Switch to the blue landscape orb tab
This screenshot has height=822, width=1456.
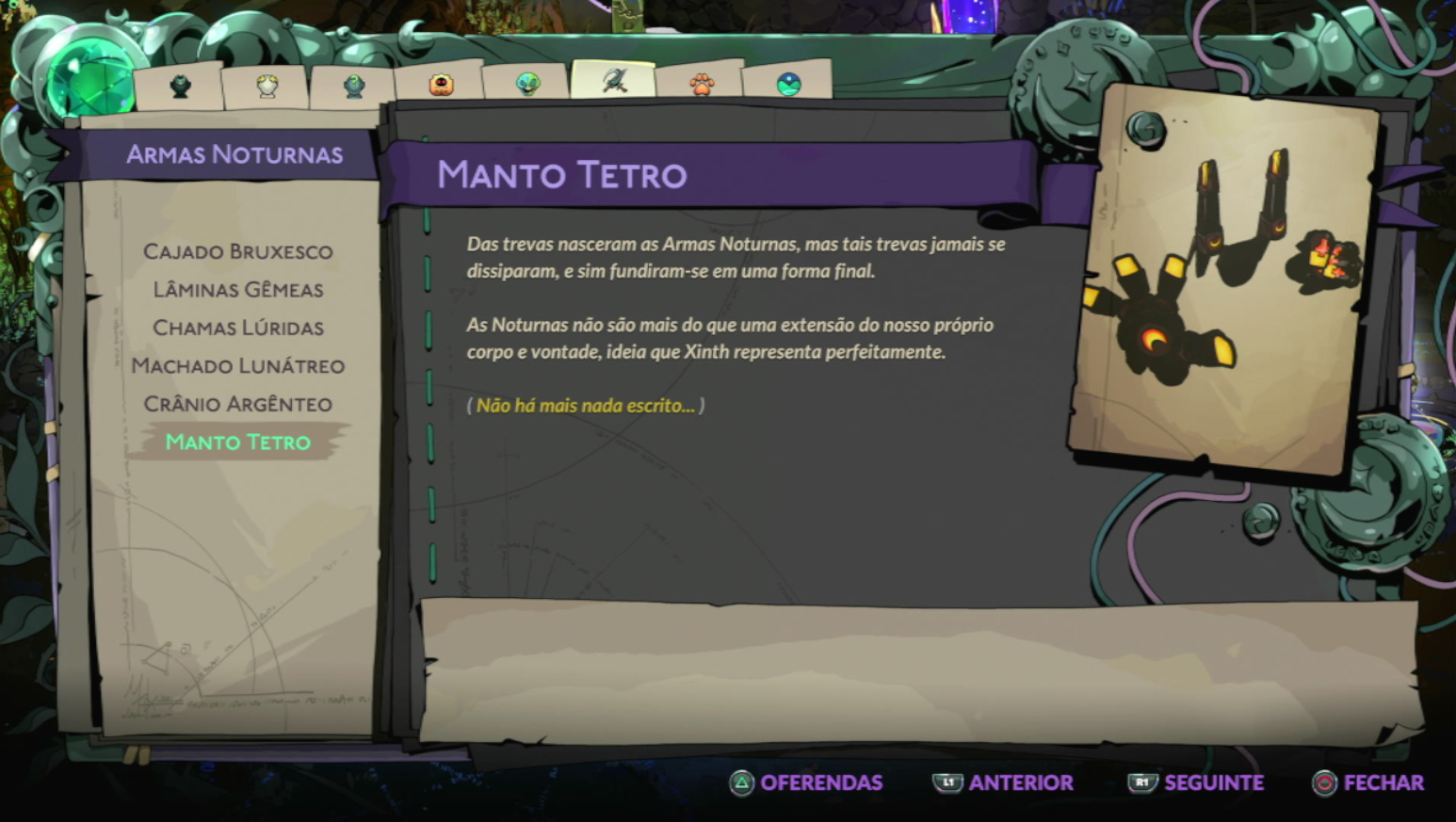point(788,85)
